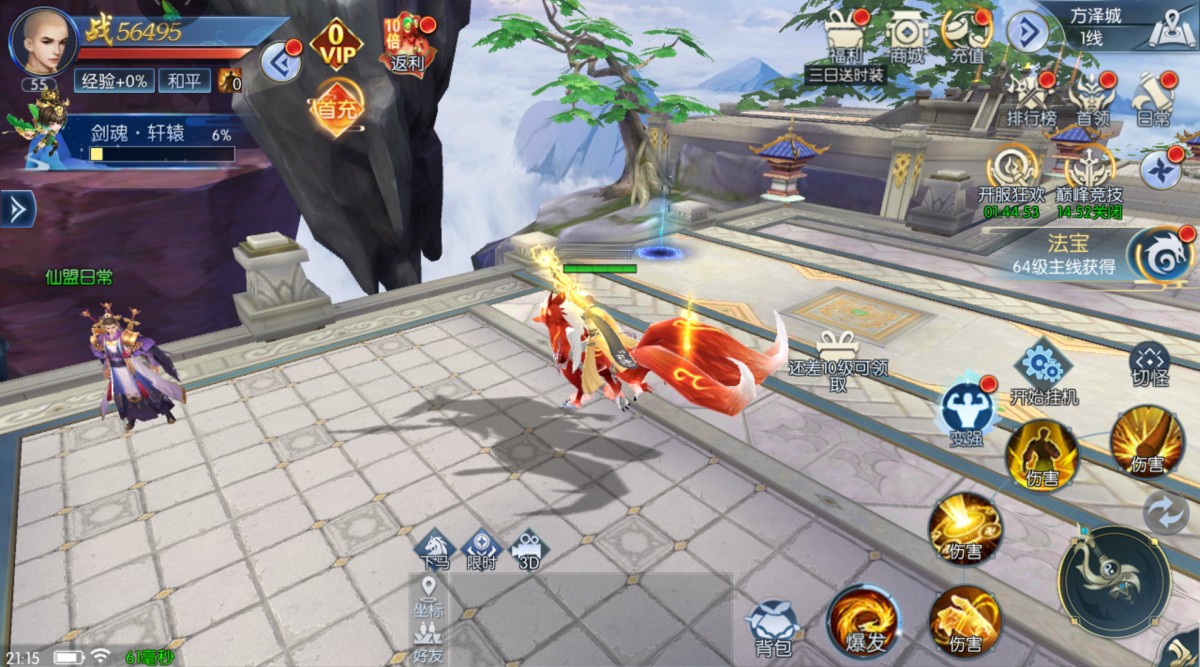Open the 背包 backpack
Viewport: 1200px width, 667px height.
(x=774, y=625)
